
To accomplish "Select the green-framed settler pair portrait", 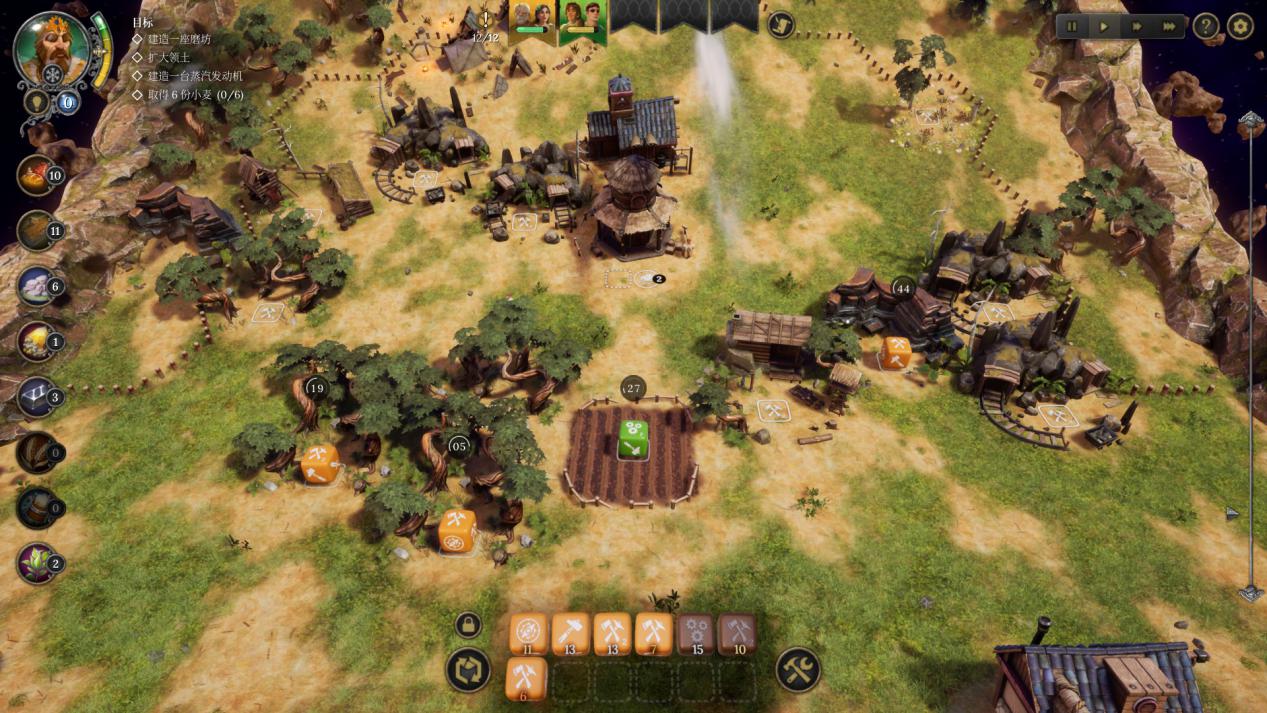I will (x=583, y=20).
